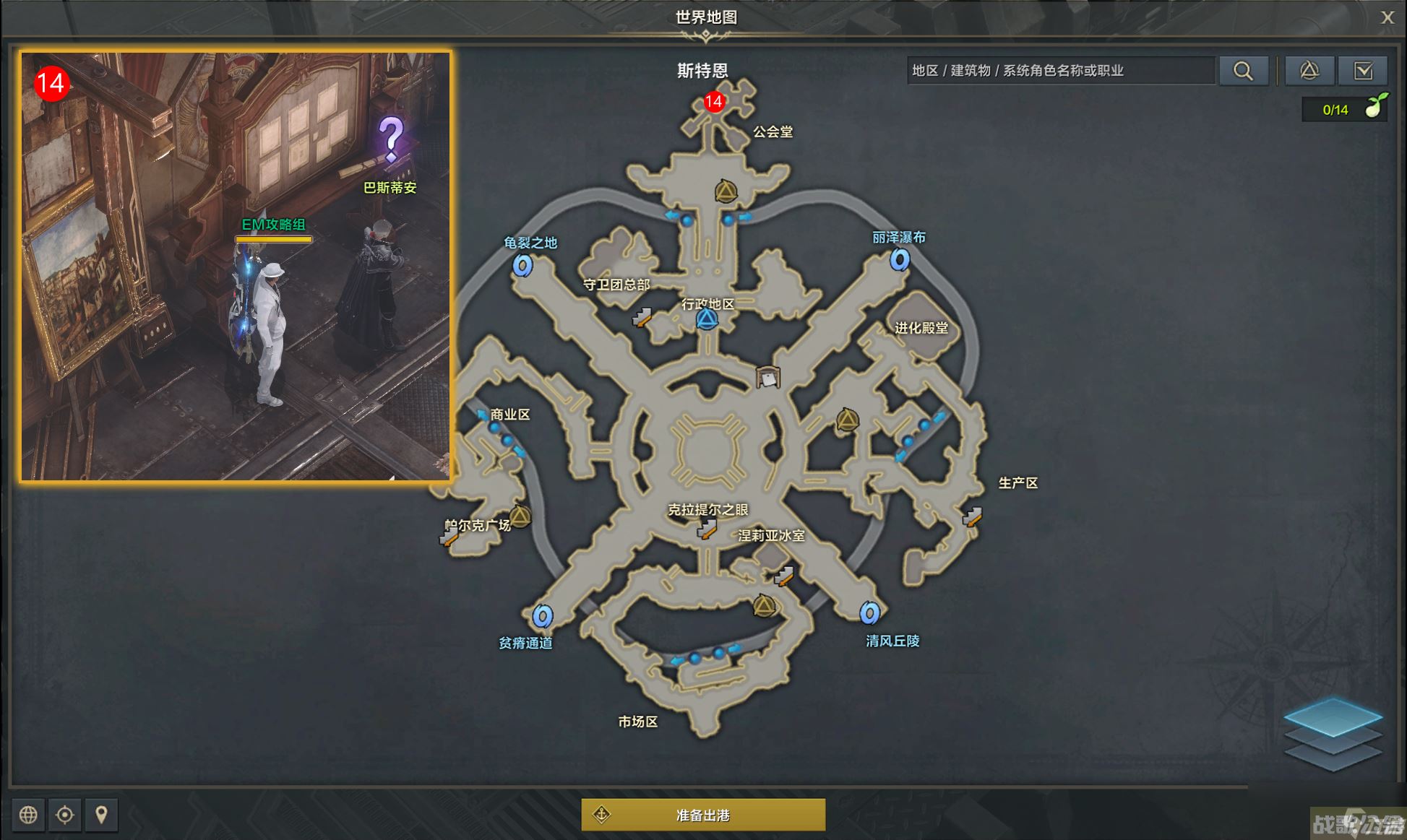This screenshot has height=840, width=1407.
Task: Select the notice board icon on map
Action: tap(767, 376)
